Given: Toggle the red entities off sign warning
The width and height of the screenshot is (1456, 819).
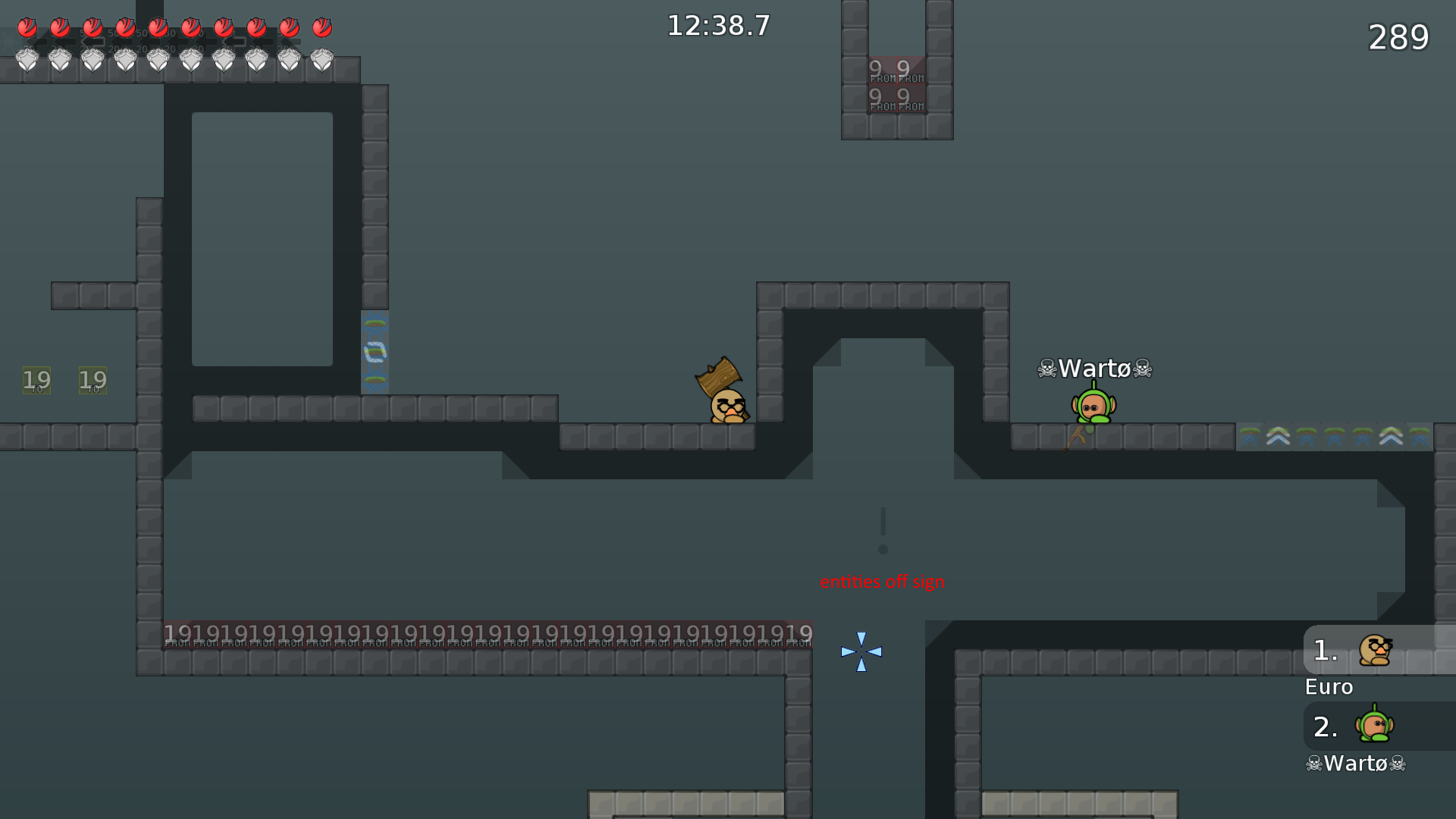Looking at the screenshot, I should [882, 582].
